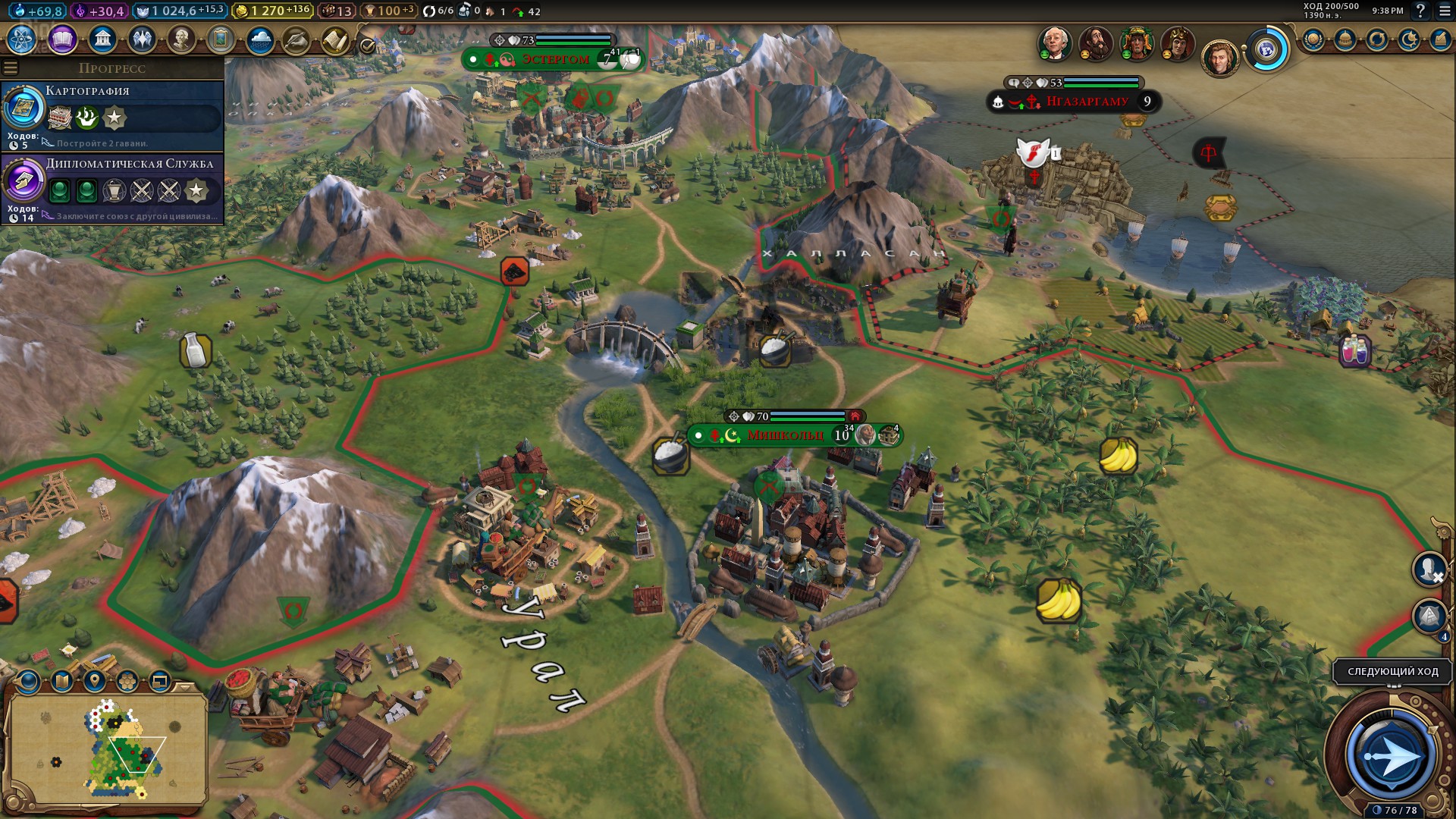The height and width of the screenshot is (819, 1456).
Task: Click the Нгазаргаму city banner
Action: tap(1087, 102)
